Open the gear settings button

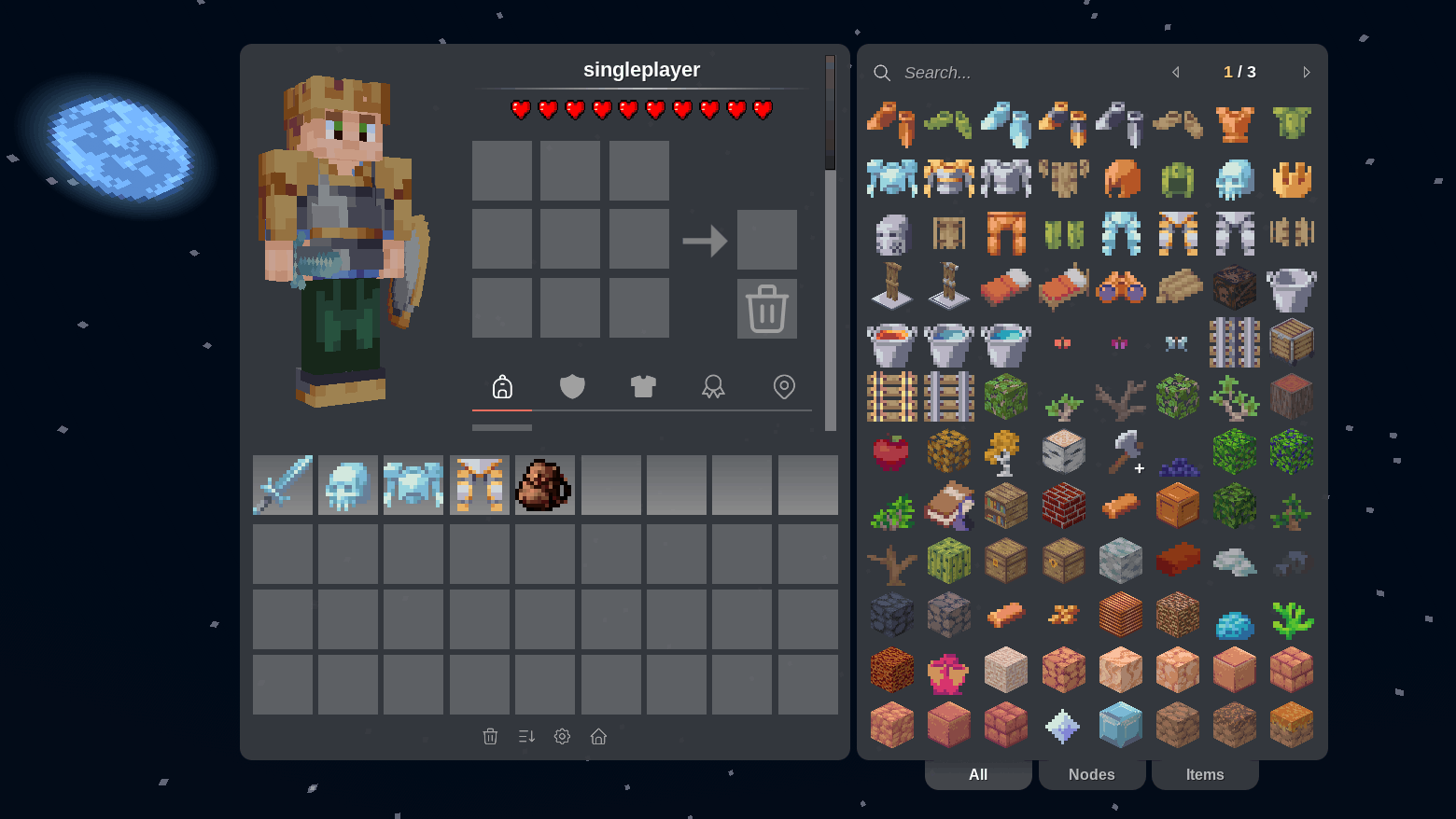tap(562, 737)
